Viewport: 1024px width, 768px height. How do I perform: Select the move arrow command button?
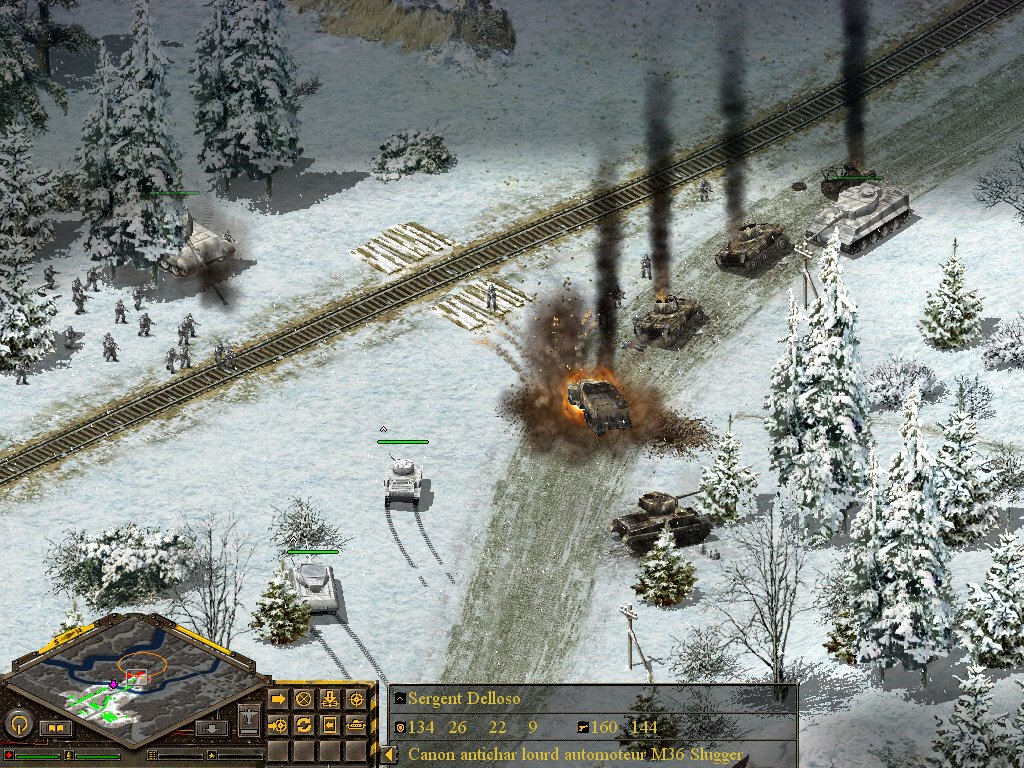[278, 698]
